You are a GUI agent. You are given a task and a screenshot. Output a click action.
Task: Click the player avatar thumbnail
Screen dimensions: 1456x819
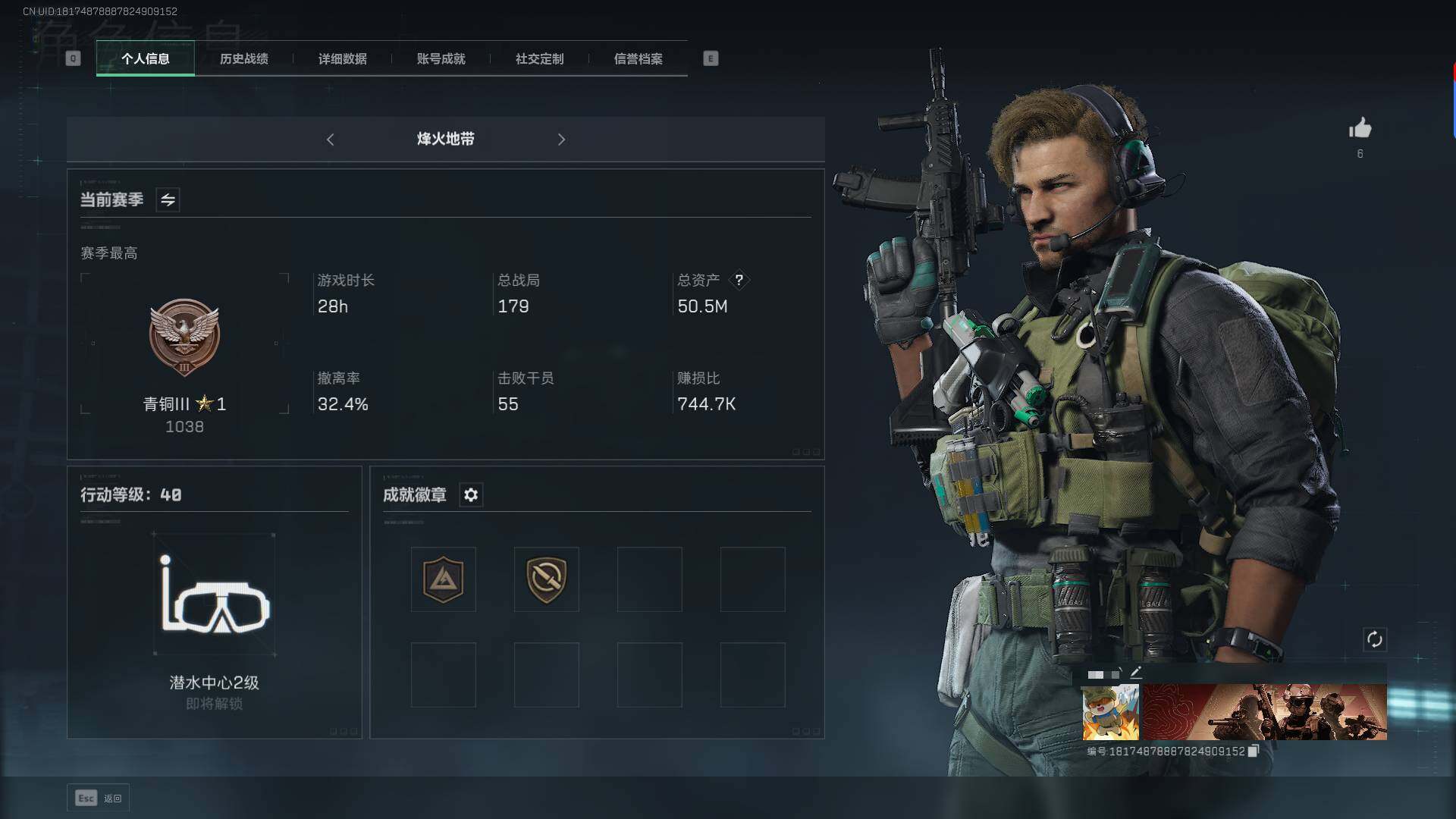pos(1110,712)
